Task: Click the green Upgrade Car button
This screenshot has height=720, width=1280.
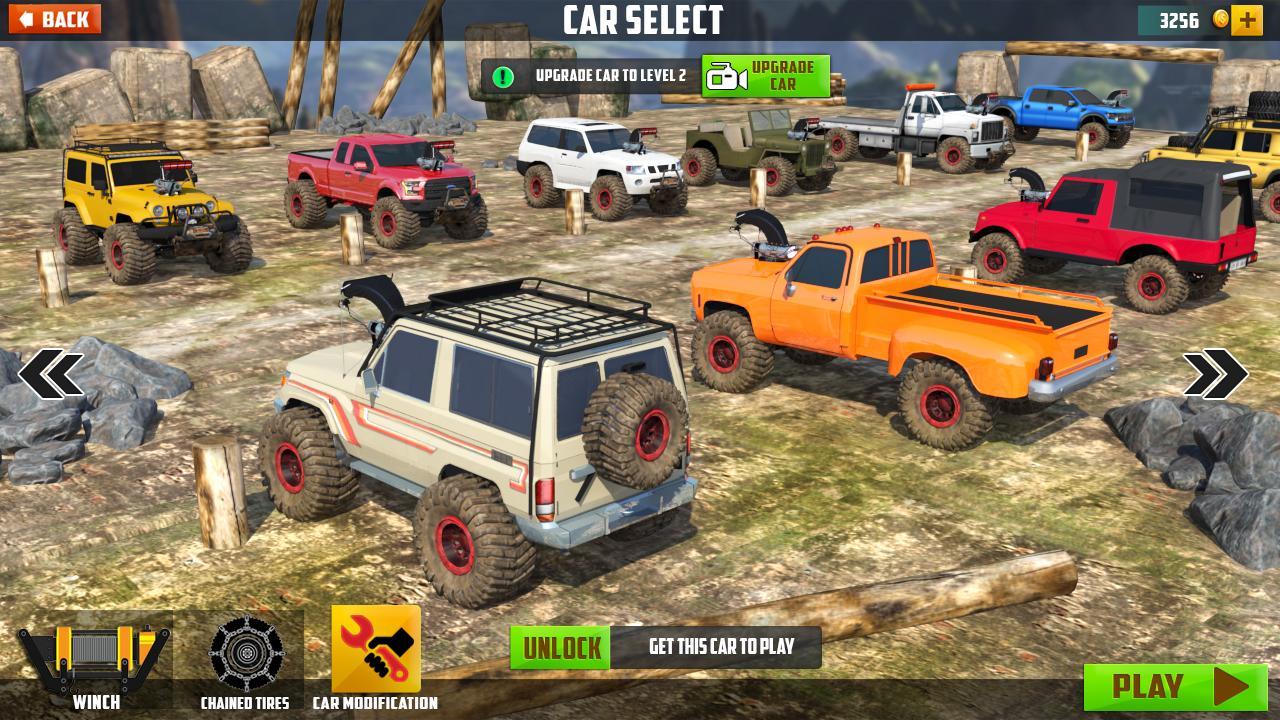Action: coord(766,76)
